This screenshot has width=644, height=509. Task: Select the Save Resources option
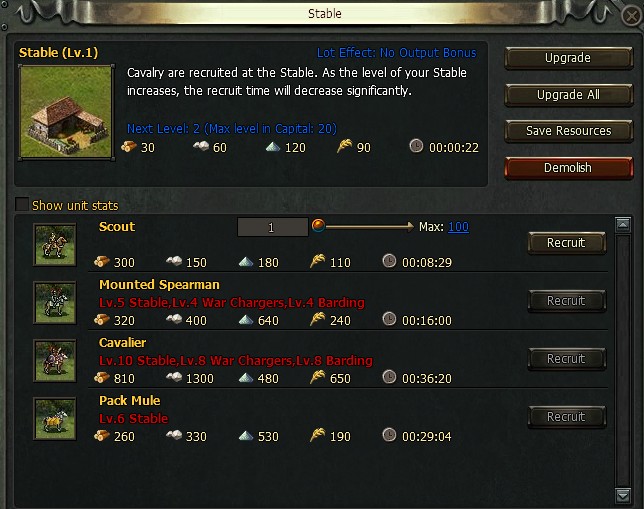[x=567, y=131]
